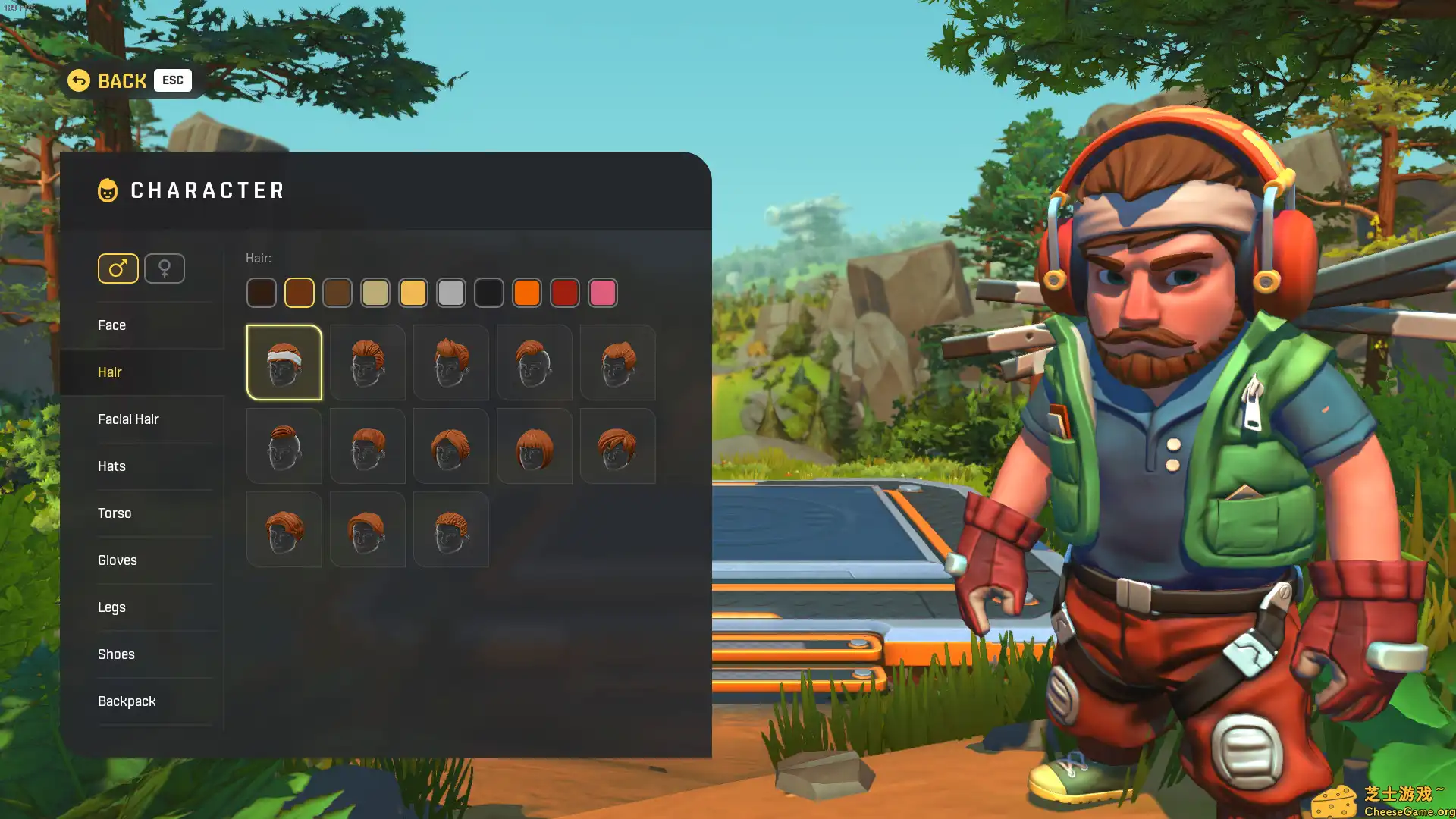Screen dimensions: 1456x819
Task: Select the curly short afro hairstyle thumbnail
Action: click(450, 529)
